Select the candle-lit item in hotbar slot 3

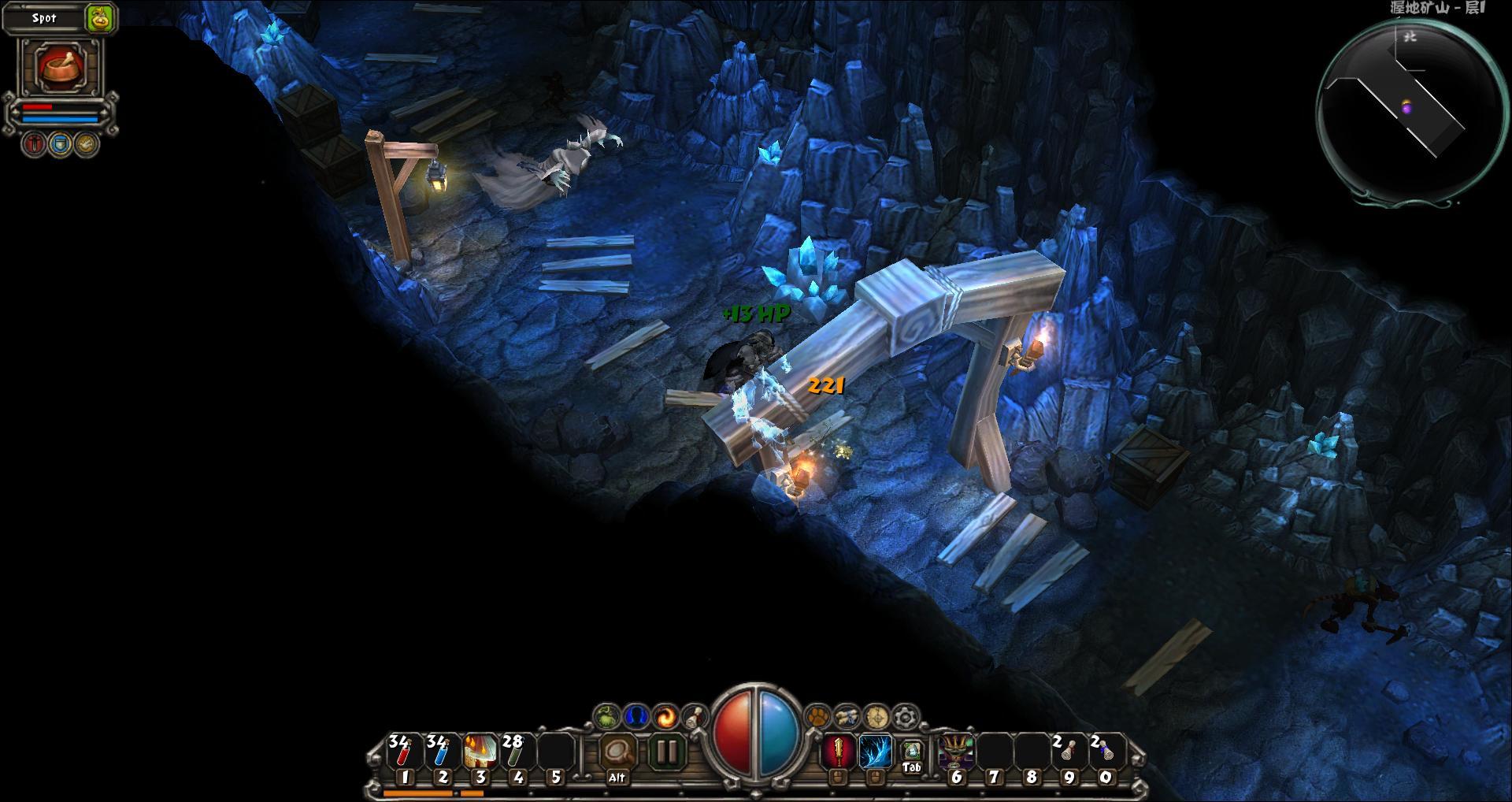(x=479, y=752)
